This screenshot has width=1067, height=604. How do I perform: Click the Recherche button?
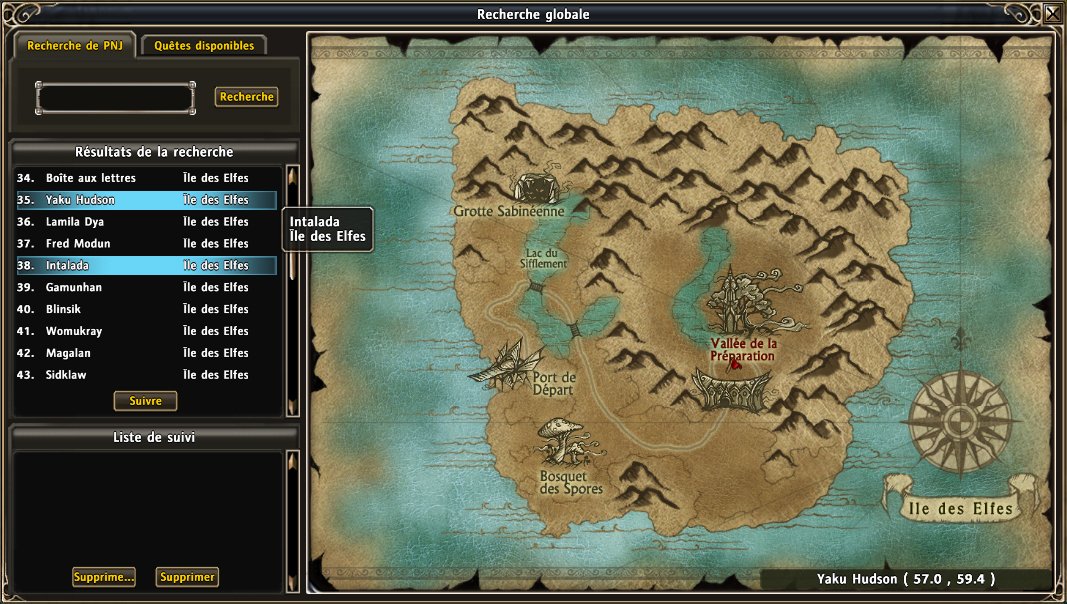point(246,97)
